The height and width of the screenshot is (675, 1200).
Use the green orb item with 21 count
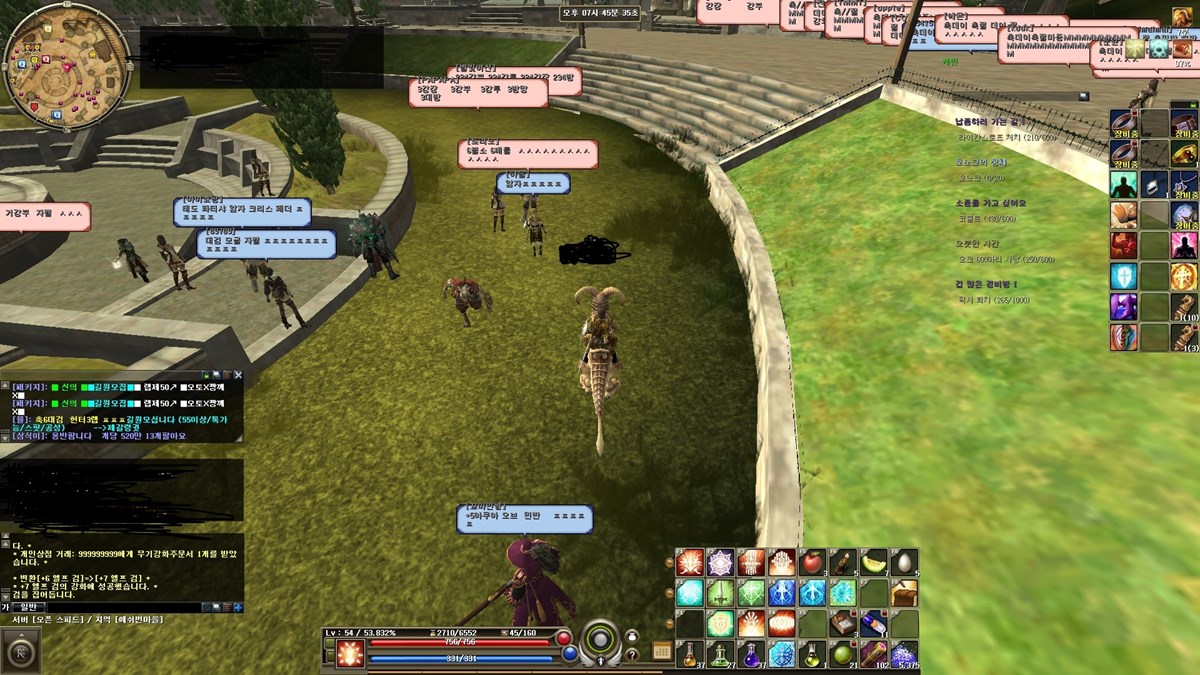(x=843, y=655)
